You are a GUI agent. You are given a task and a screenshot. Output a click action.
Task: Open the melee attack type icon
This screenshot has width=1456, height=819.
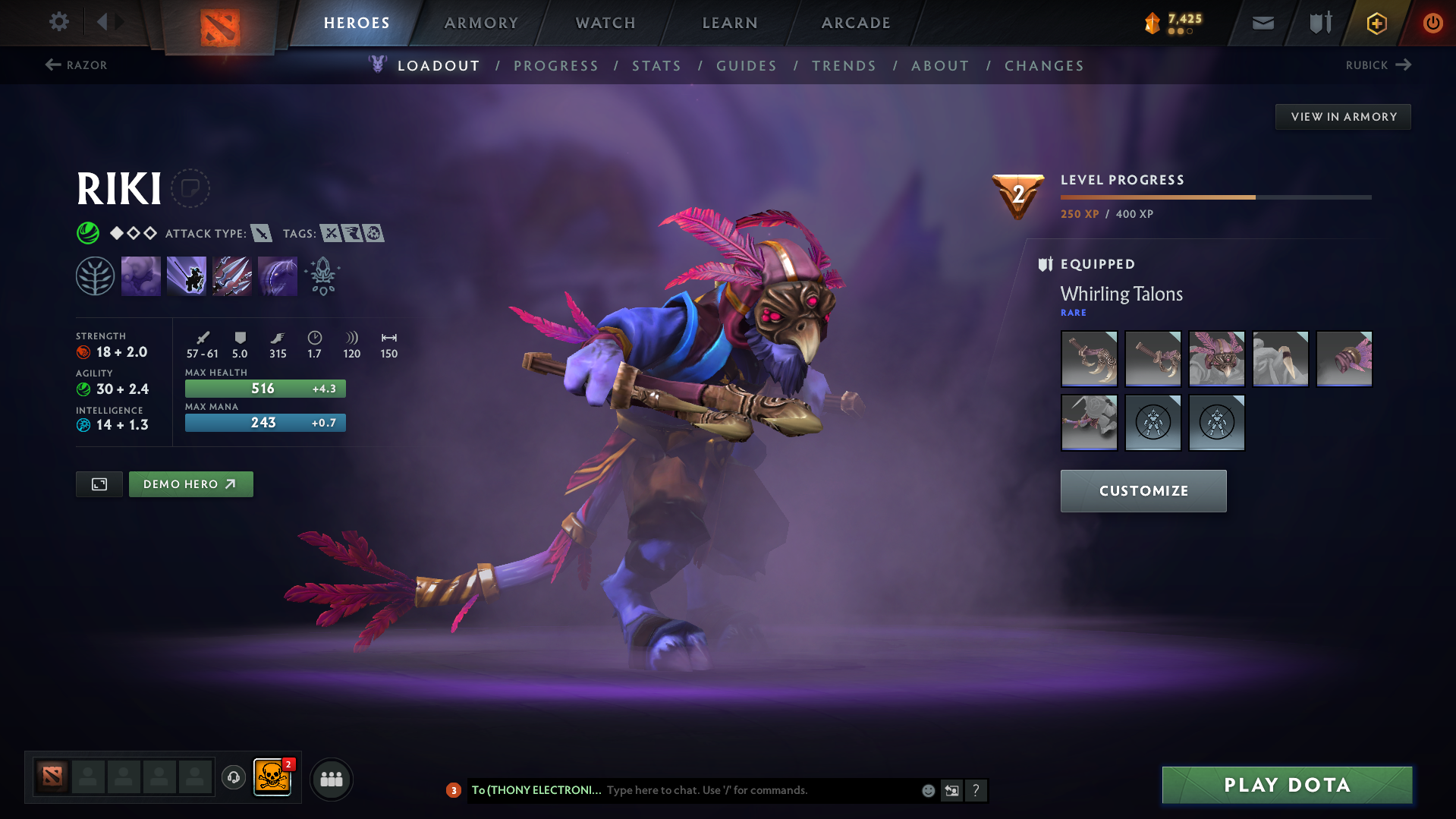pyautogui.click(x=263, y=233)
